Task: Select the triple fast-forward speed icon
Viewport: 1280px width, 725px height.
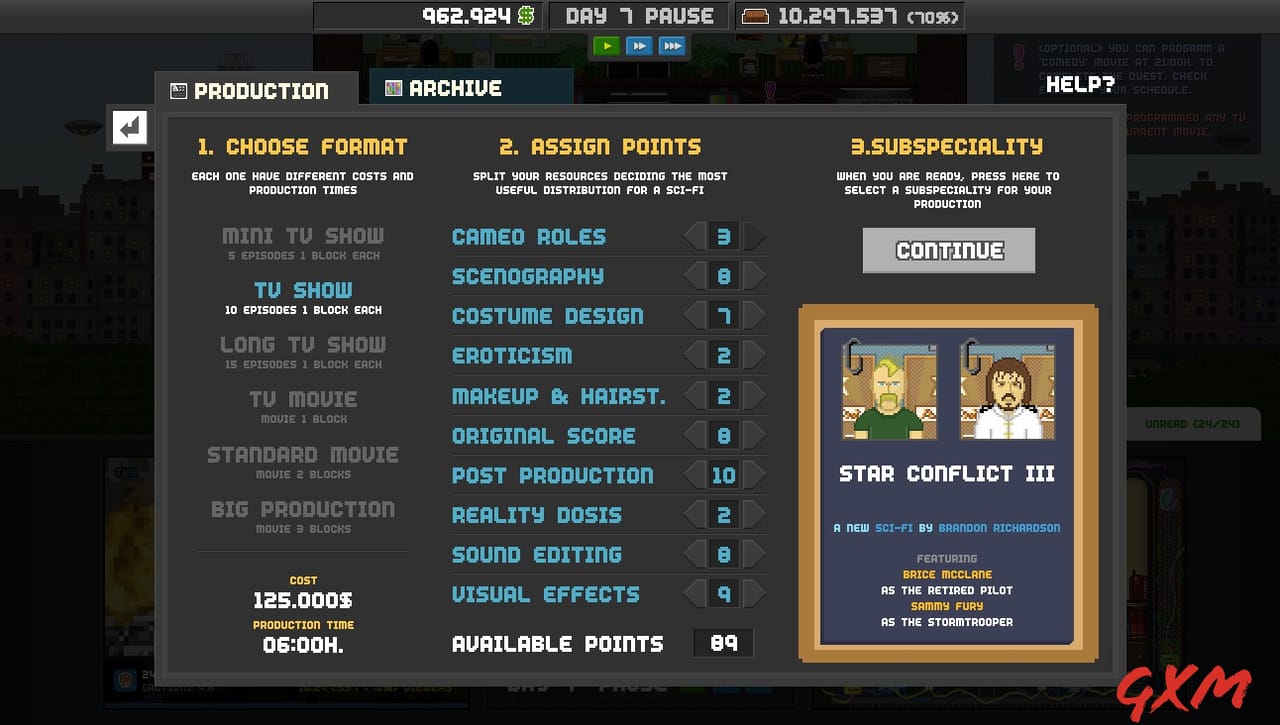Action: [x=672, y=45]
